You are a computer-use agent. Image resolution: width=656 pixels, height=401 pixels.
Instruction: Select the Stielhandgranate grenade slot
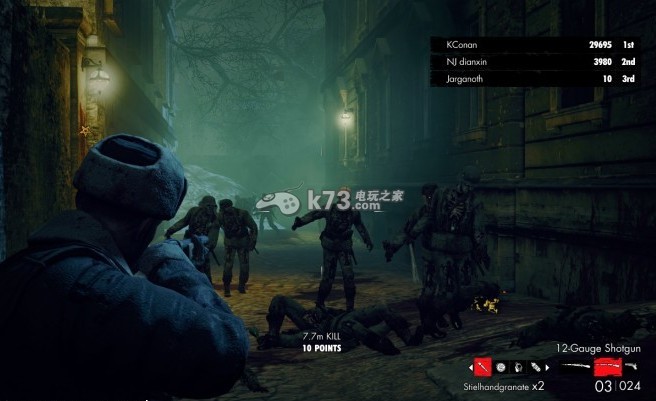click(481, 367)
